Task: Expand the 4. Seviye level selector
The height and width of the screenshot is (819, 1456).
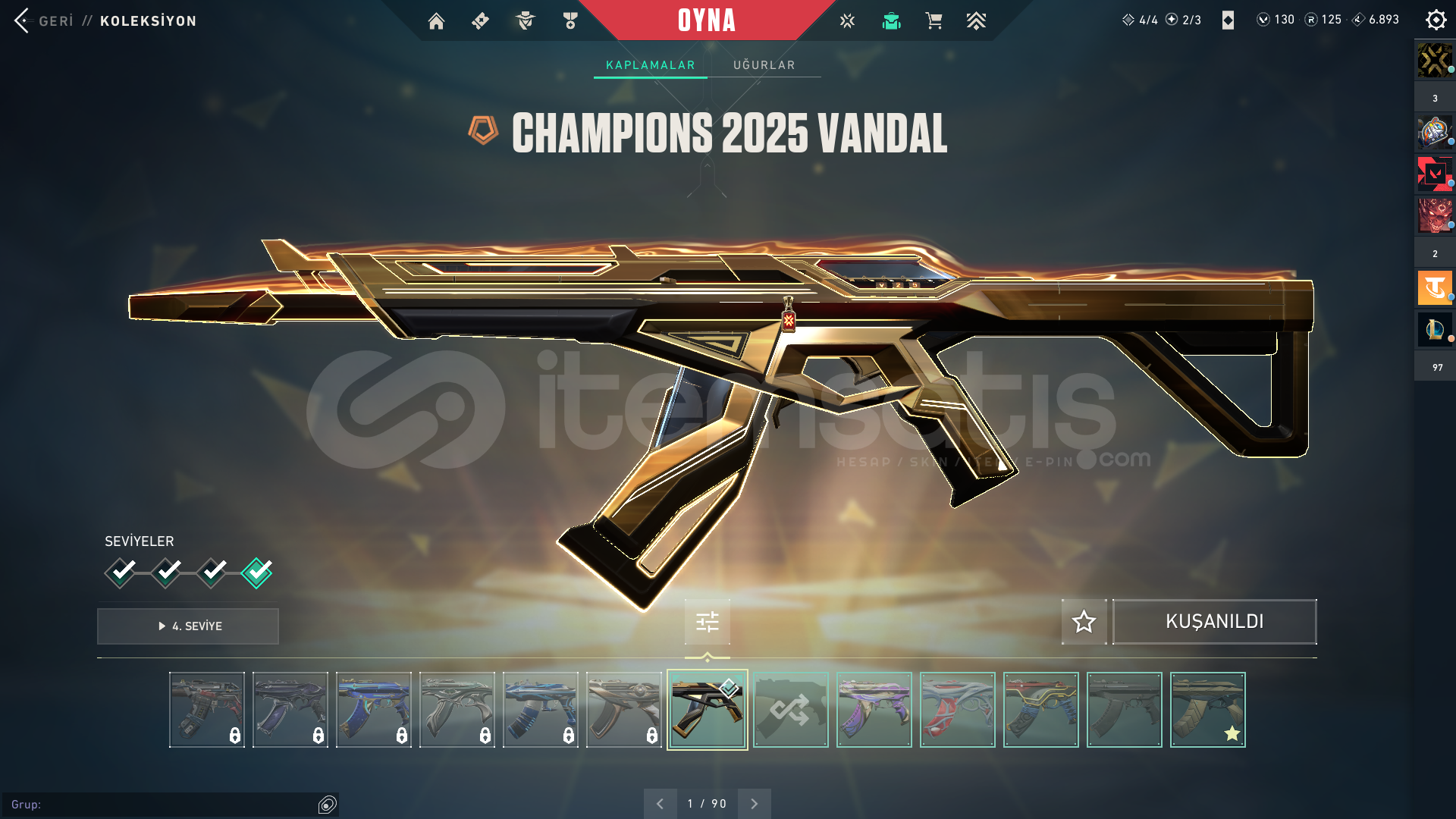Action: pyautogui.click(x=187, y=626)
